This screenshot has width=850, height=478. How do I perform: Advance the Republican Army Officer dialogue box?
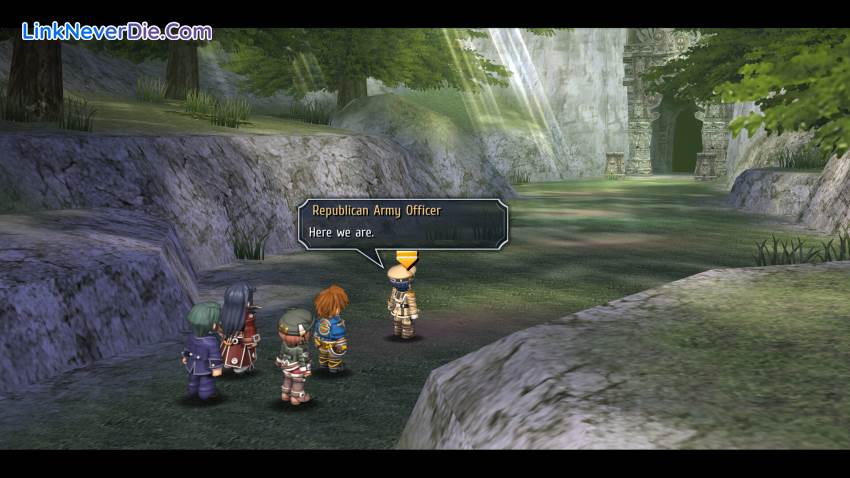(x=402, y=222)
